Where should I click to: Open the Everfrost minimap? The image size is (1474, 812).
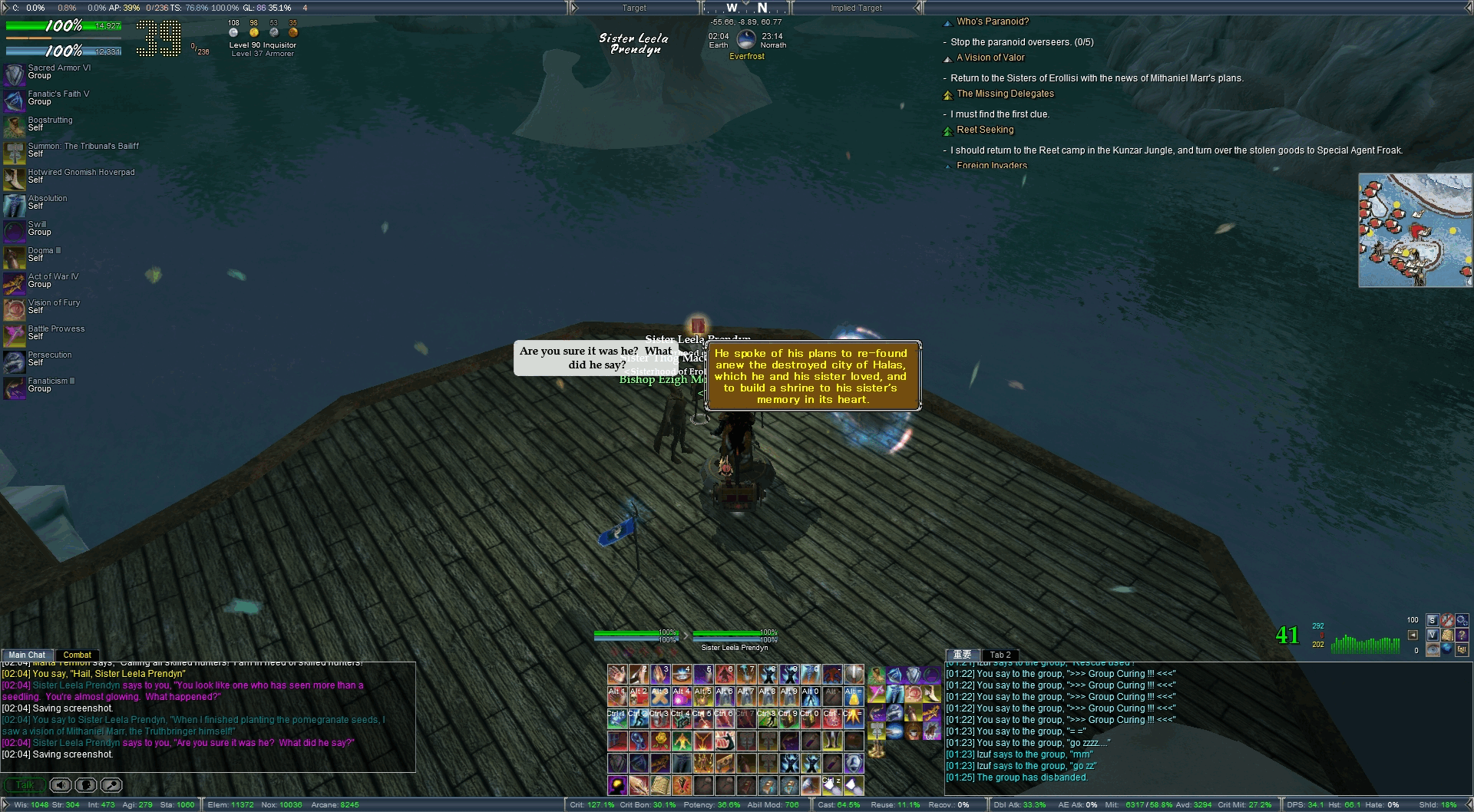[x=1415, y=230]
